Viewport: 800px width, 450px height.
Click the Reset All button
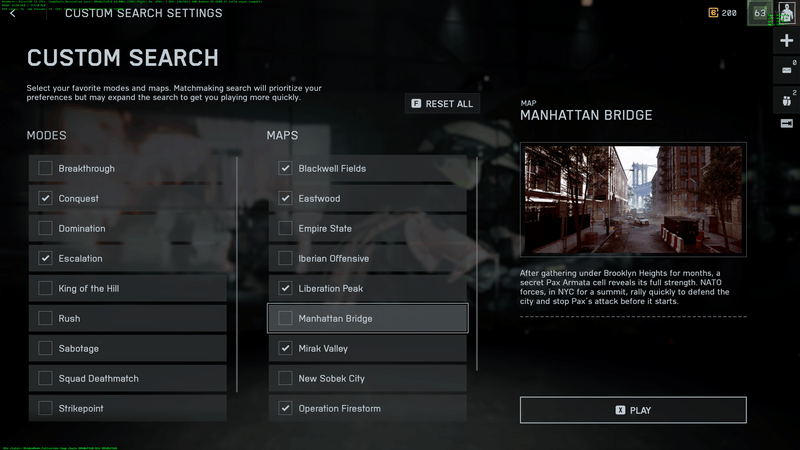(x=442, y=104)
